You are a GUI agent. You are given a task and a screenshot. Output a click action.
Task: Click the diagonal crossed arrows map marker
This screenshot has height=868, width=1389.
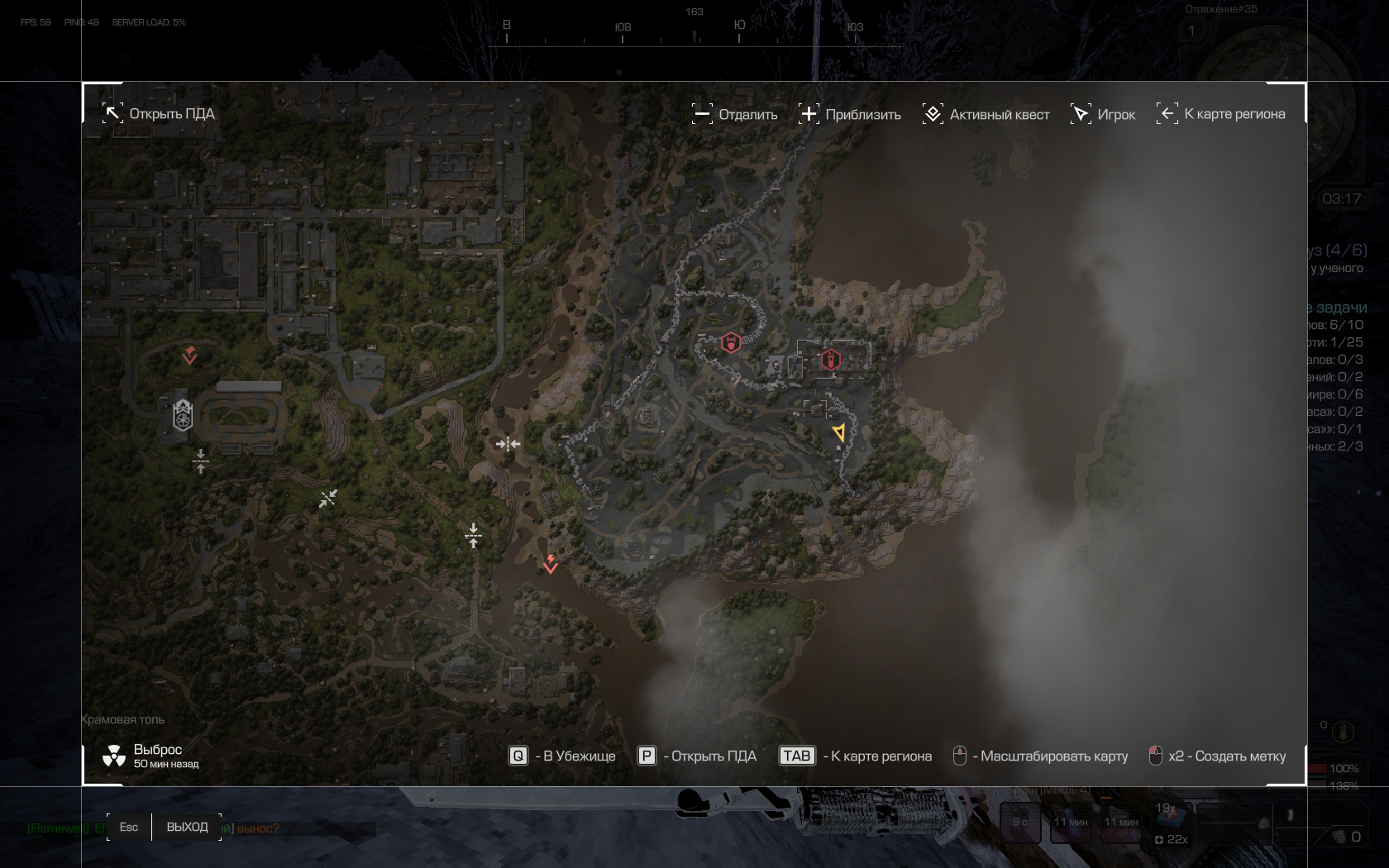(x=328, y=498)
